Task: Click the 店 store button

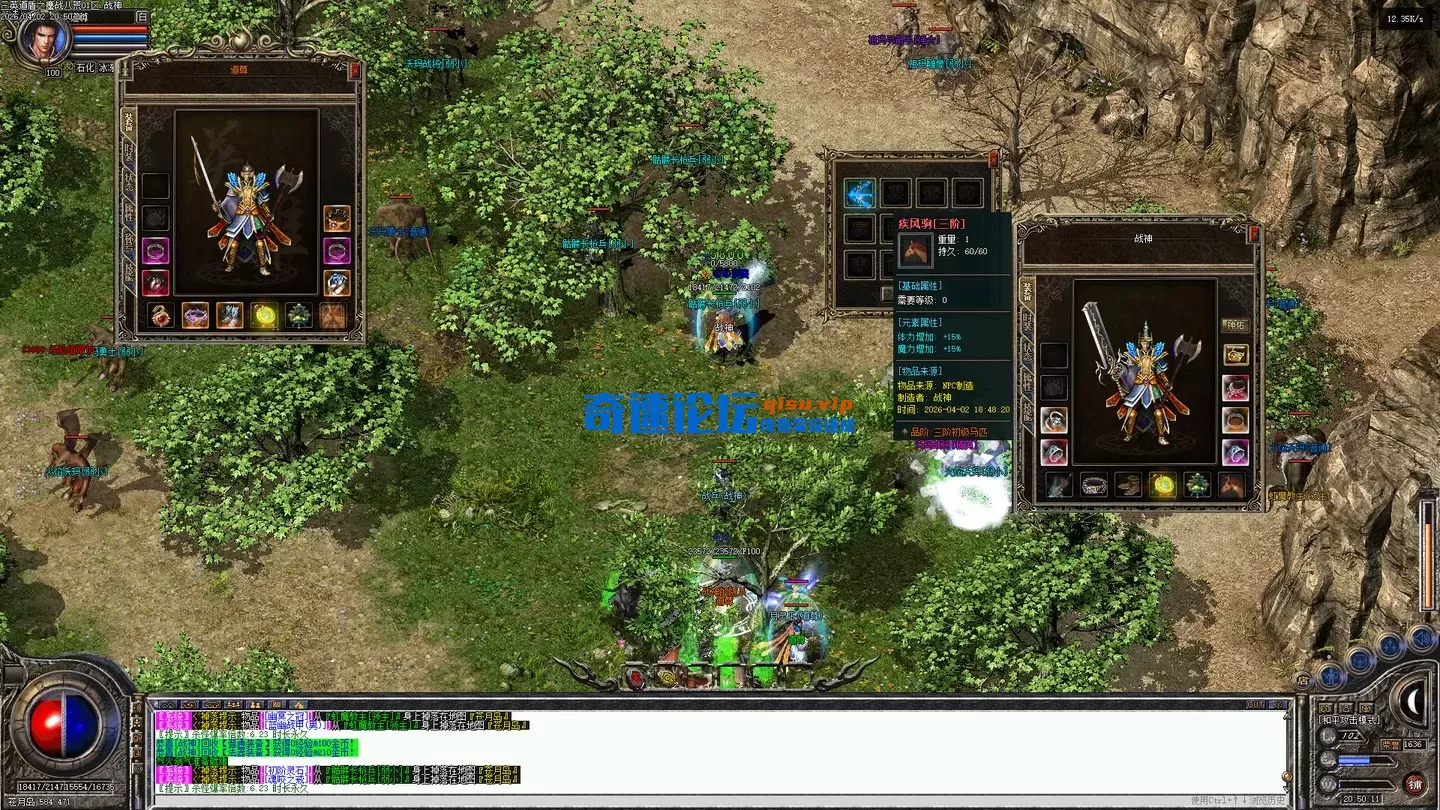Action: tap(1302, 681)
